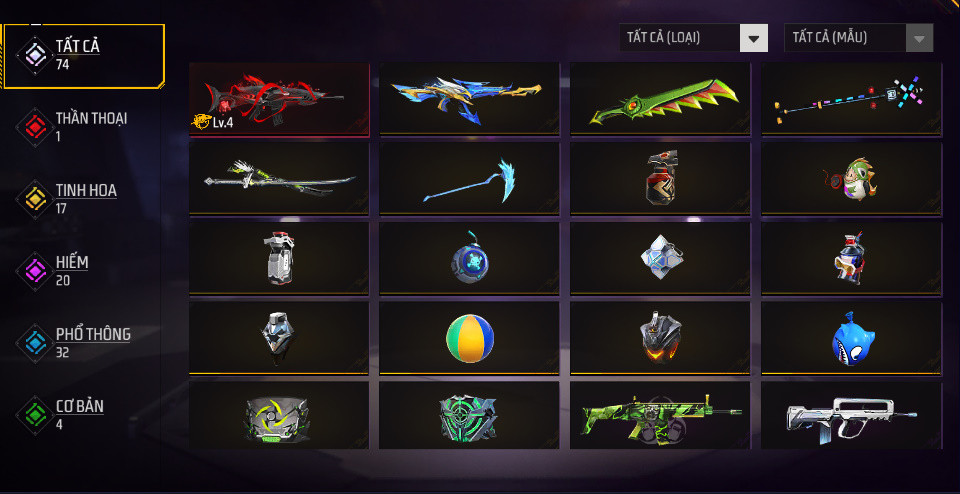
Task: Open the Tinh Hoa rarity tab
Action: (x=83, y=198)
